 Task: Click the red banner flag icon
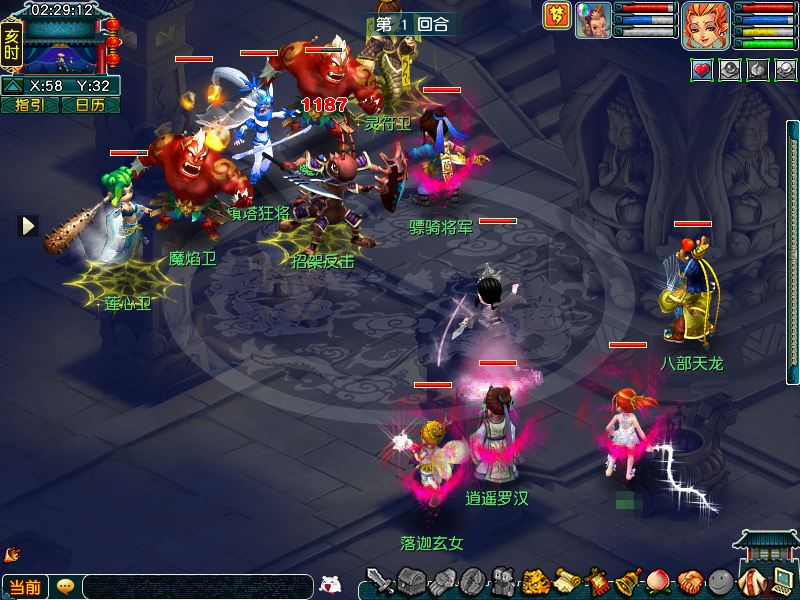(x=597, y=581)
